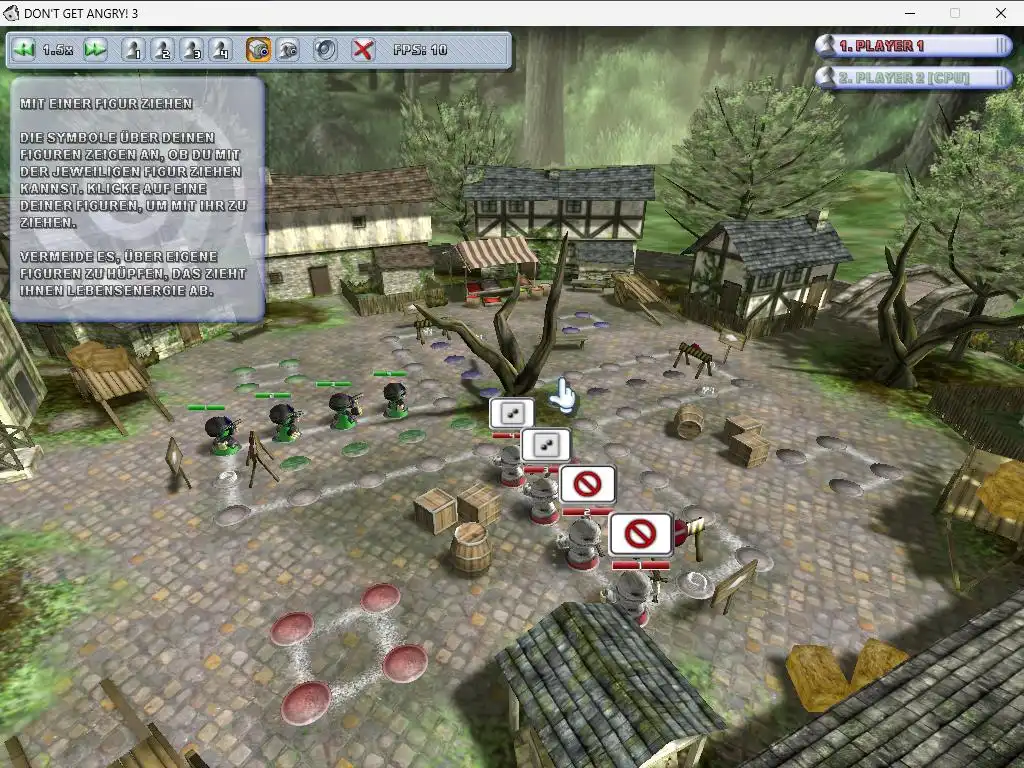Switch to the grey camera view button
Screen dimensions: 1024x768
coord(288,49)
